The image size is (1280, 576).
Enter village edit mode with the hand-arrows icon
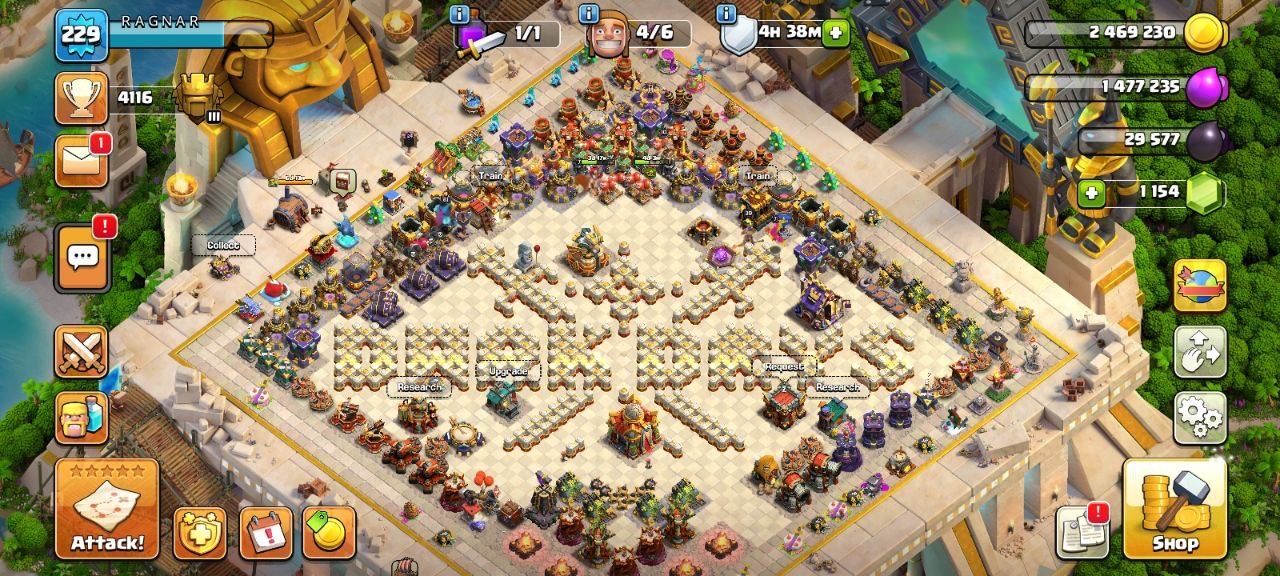(x=1200, y=351)
